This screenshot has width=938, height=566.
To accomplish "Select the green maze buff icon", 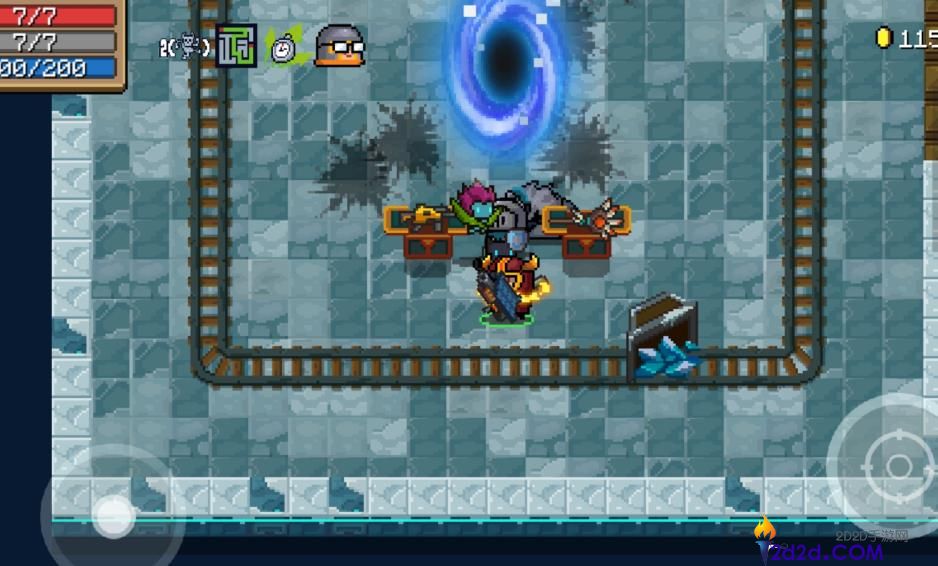I will pos(237,46).
